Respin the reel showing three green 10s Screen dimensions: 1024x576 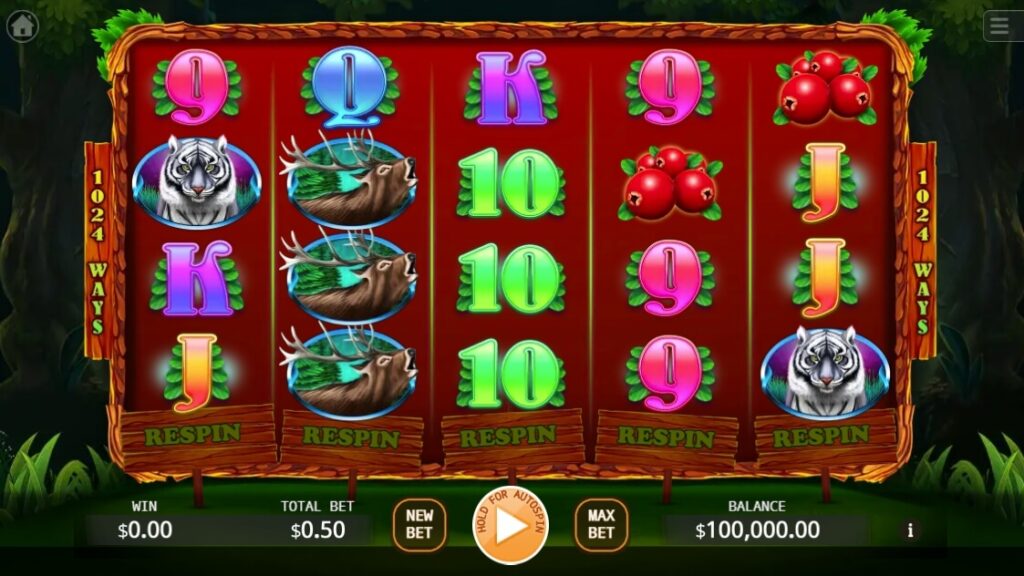(508, 436)
